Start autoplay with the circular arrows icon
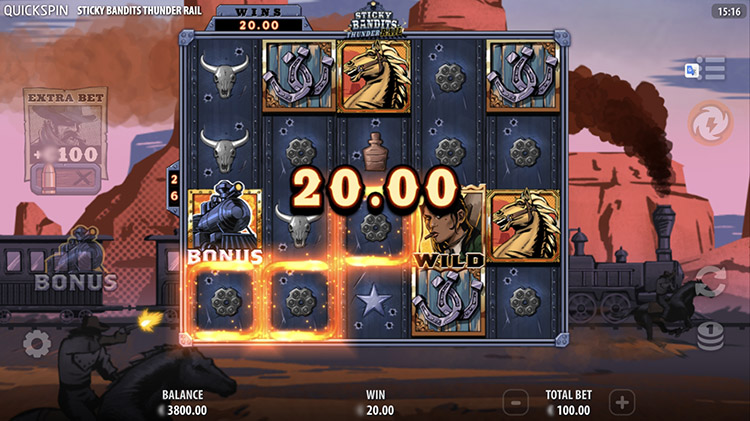The image size is (750, 421). tap(710, 281)
